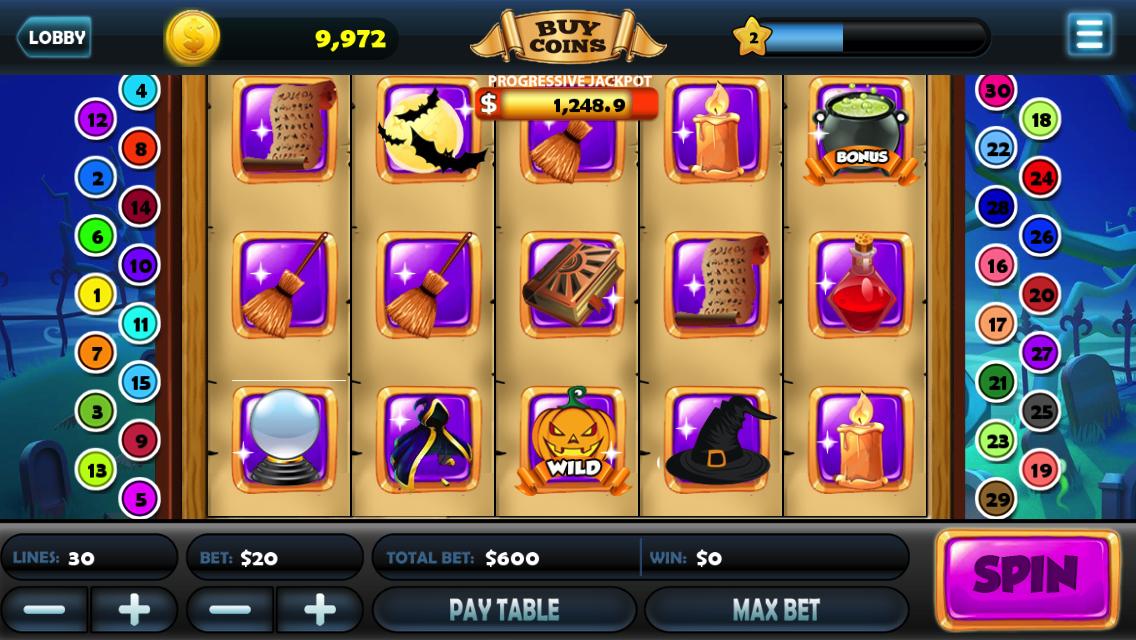Select payline number 12 marker

pyautogui.click(x=96, y=120)
